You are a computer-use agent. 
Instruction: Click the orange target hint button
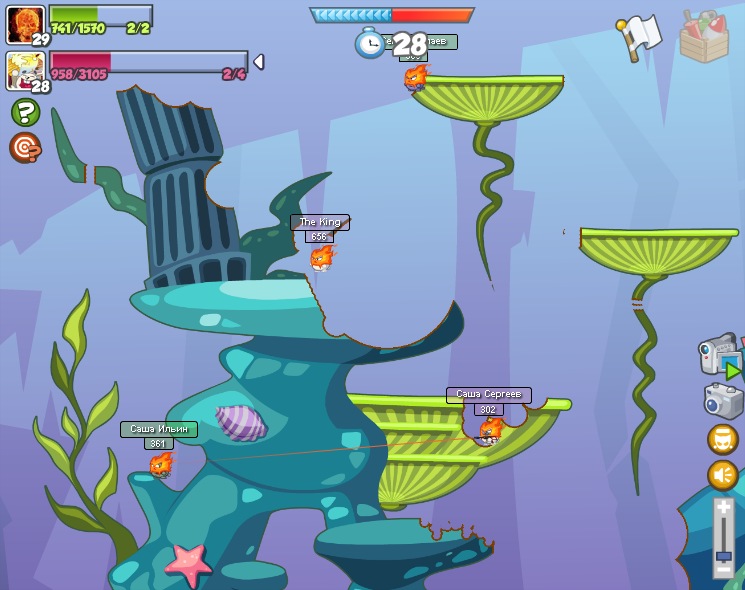tap(25, 147)
